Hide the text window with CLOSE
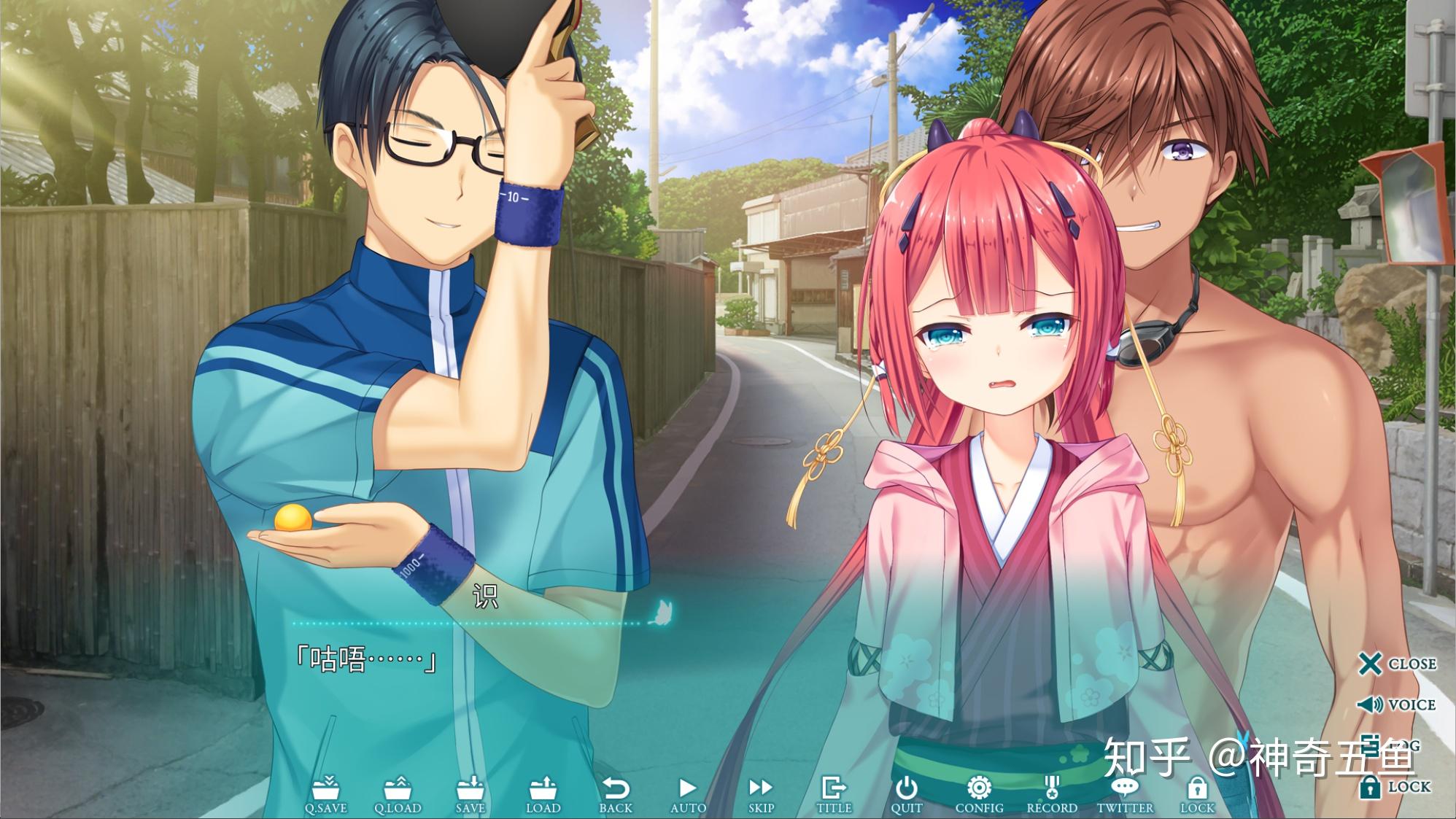The image size is (1456, 819). pyautogui.click(x=1397, y=664)
